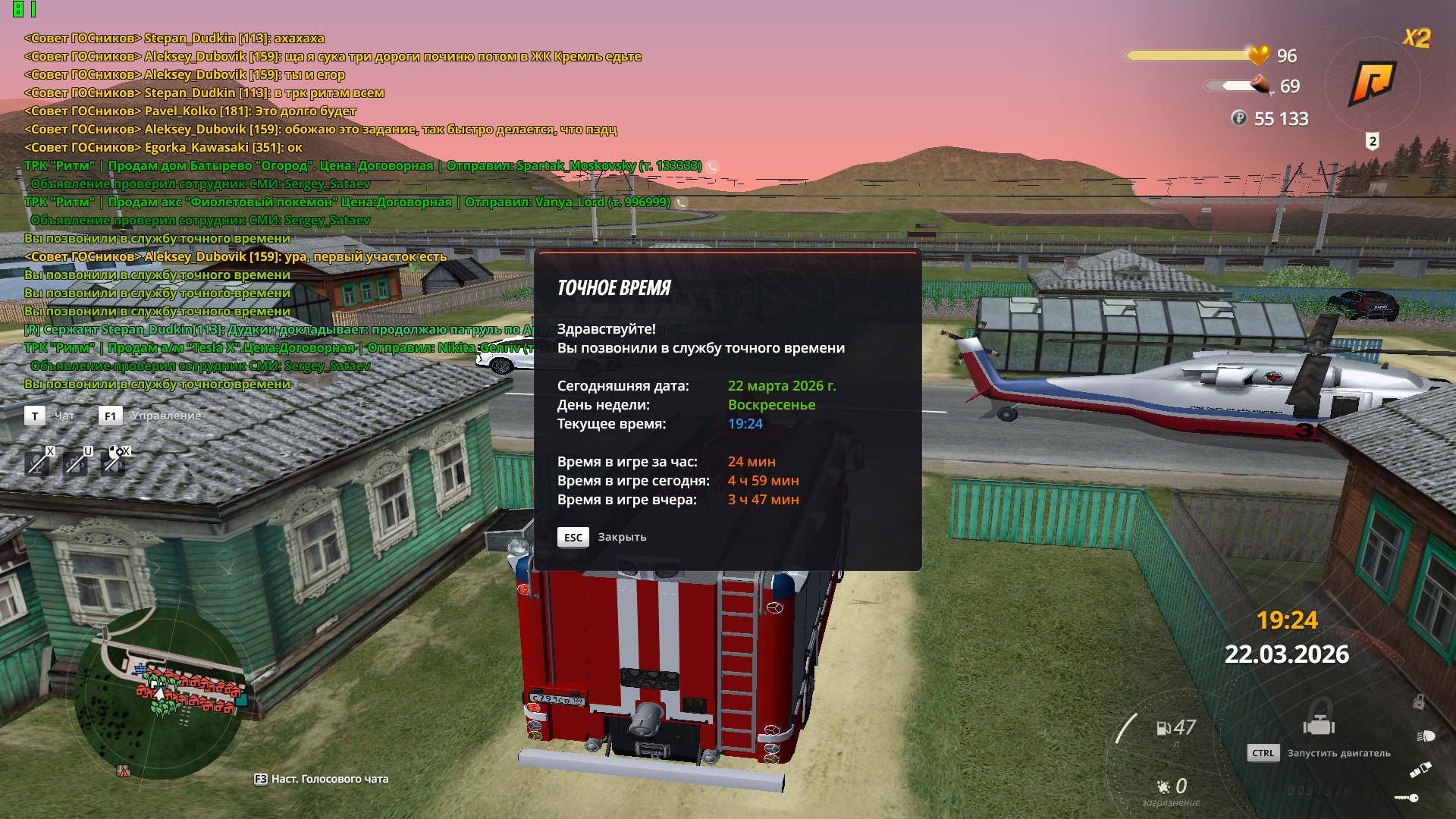Toggle the crossed-out radio icon
The image size is (1456, 819).
76,462
